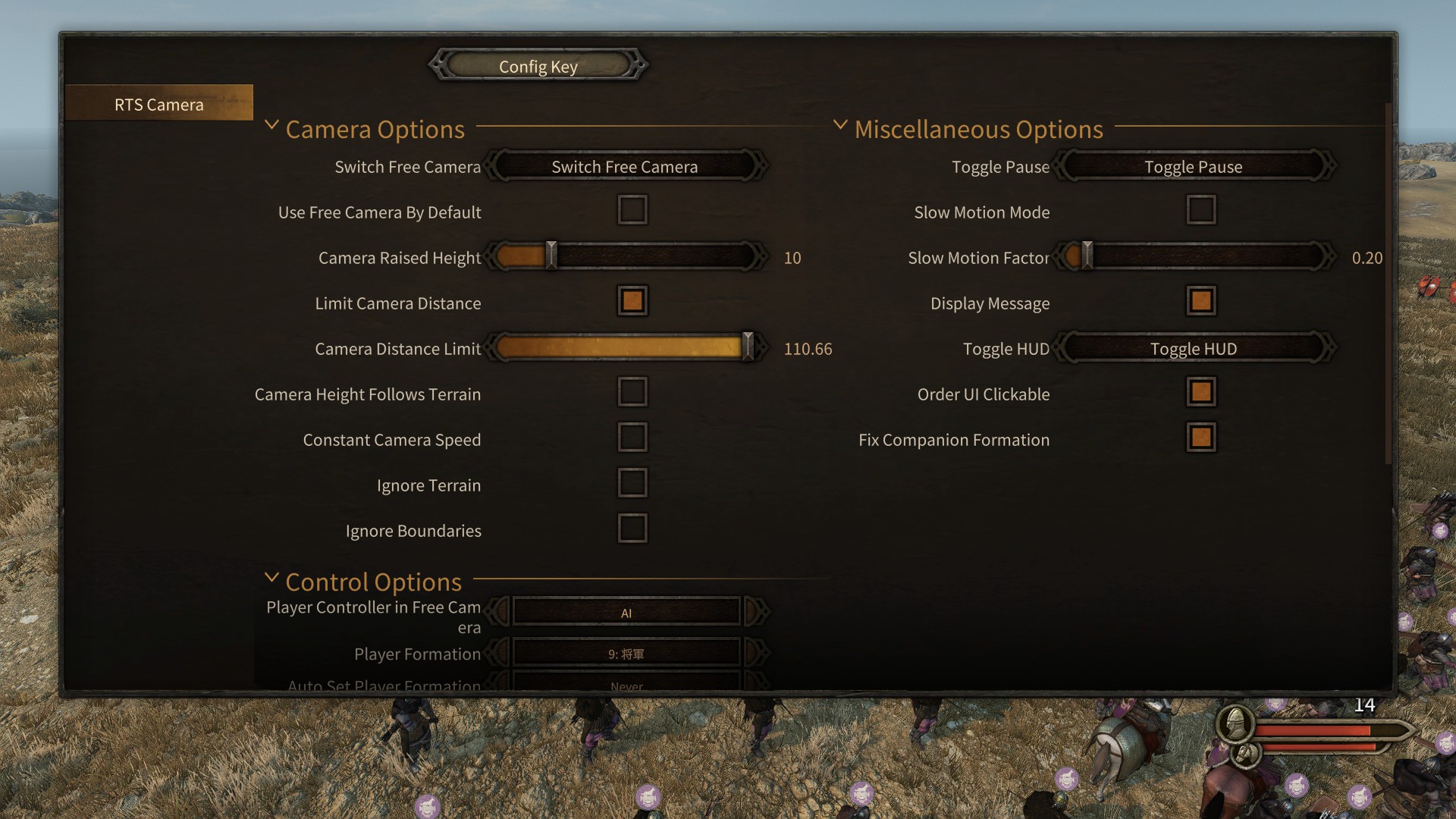
Task: Turn on Ignore Boundaries
Action: [632, 529]
